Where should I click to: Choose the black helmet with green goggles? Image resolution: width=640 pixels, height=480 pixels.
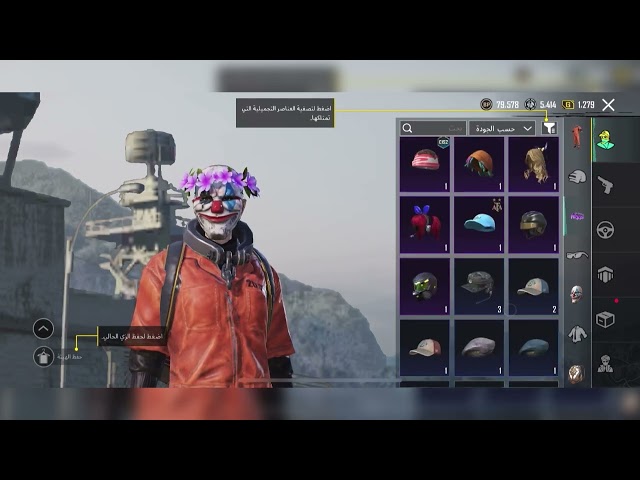click(x=425, y=285)
